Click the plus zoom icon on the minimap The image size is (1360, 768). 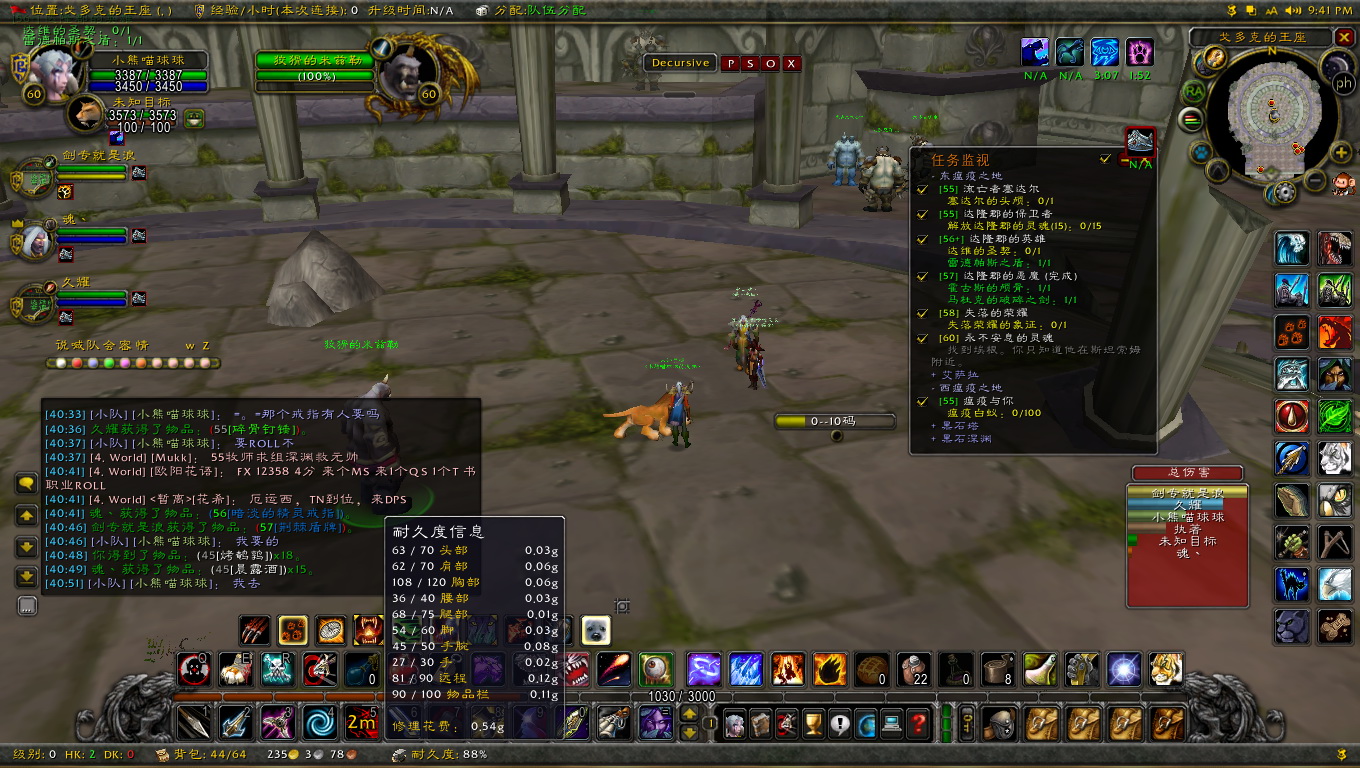coord(1340,151)
